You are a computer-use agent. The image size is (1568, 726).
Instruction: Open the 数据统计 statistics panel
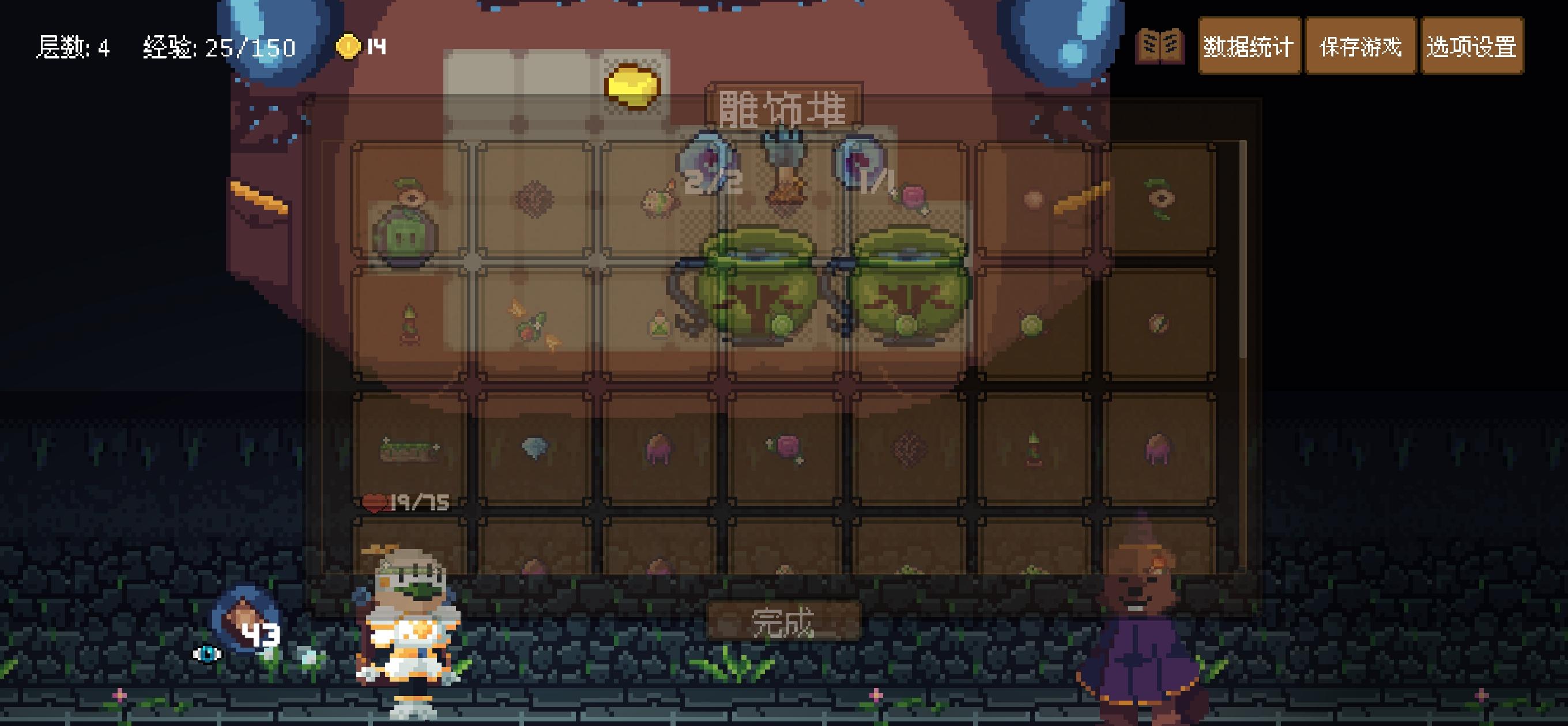[x=1249, y=46]
